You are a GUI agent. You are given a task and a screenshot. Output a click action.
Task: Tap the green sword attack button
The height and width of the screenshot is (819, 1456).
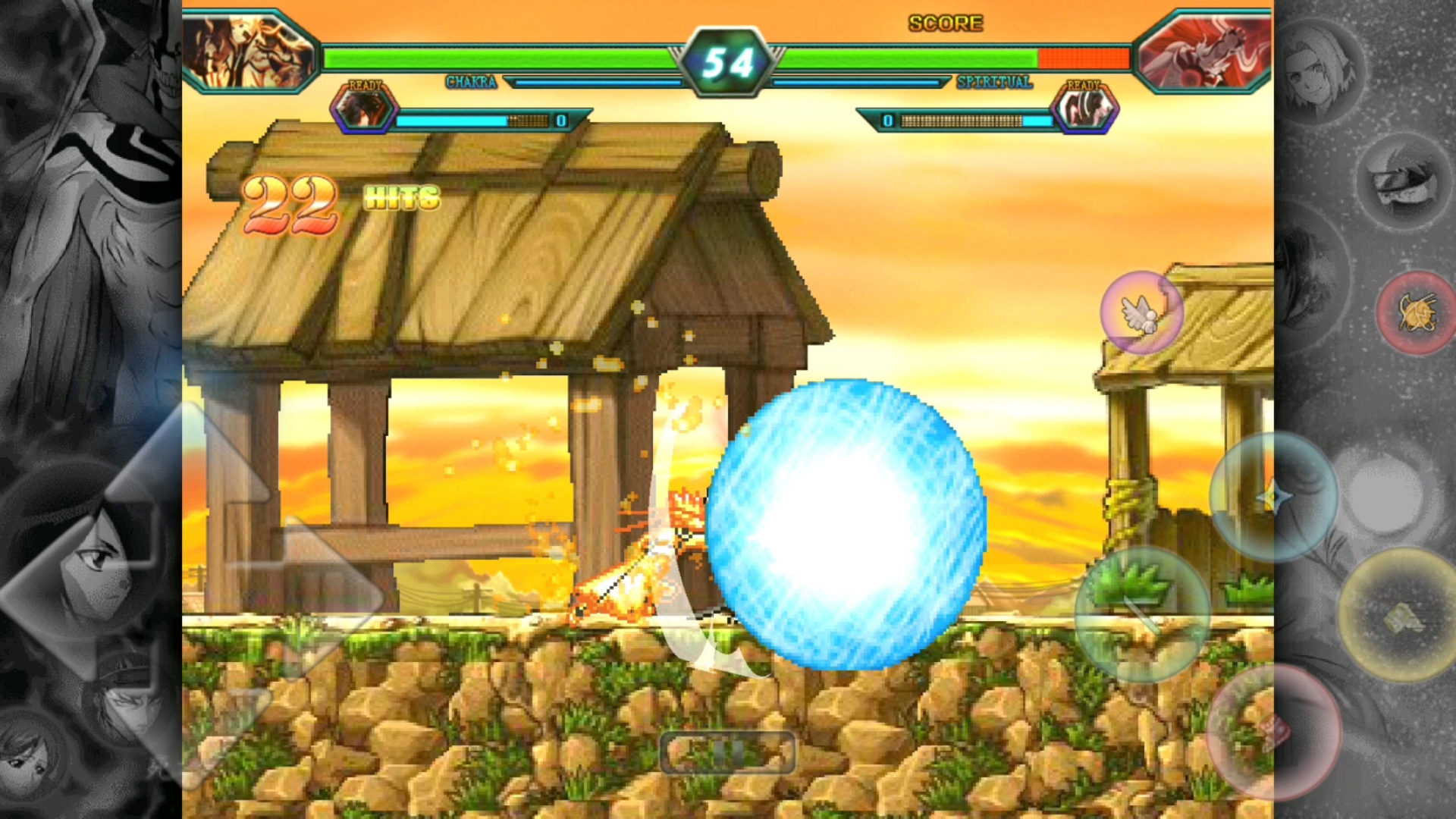click(x=1141, y=614)
